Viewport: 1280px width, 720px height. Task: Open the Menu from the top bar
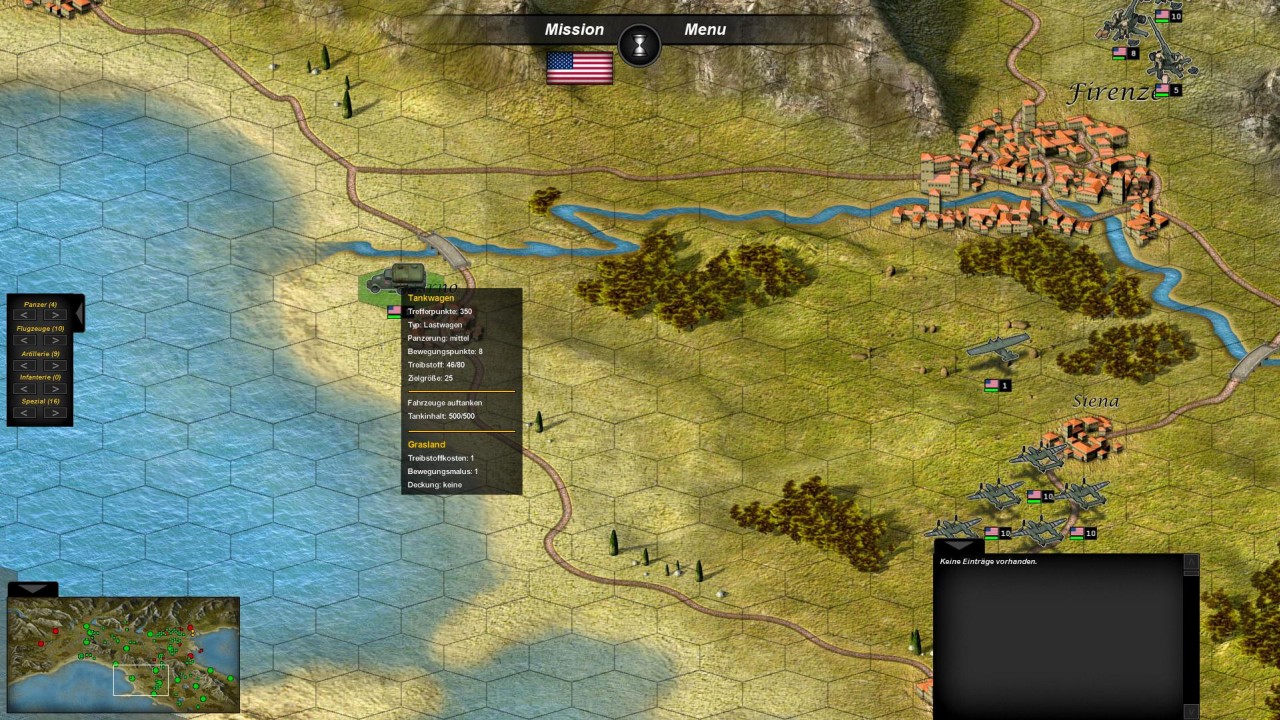(705, 30)
